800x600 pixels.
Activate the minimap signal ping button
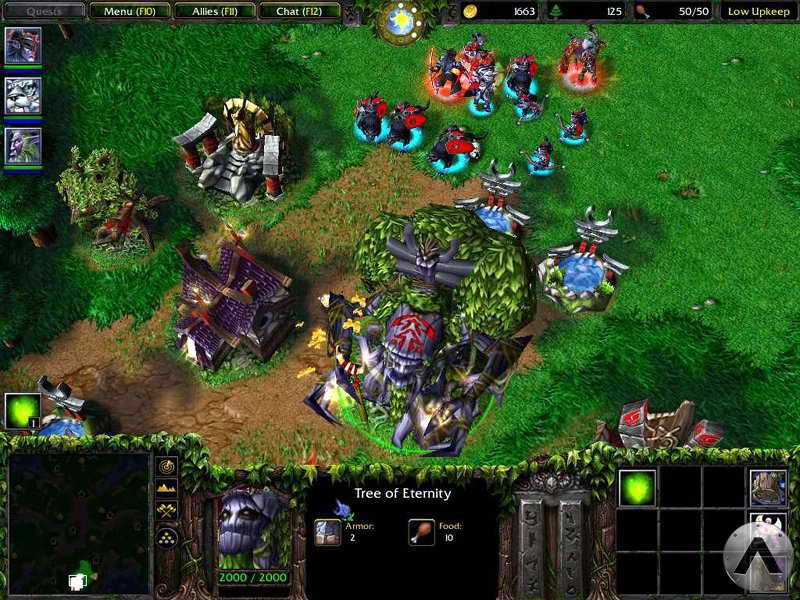(167, 467)
